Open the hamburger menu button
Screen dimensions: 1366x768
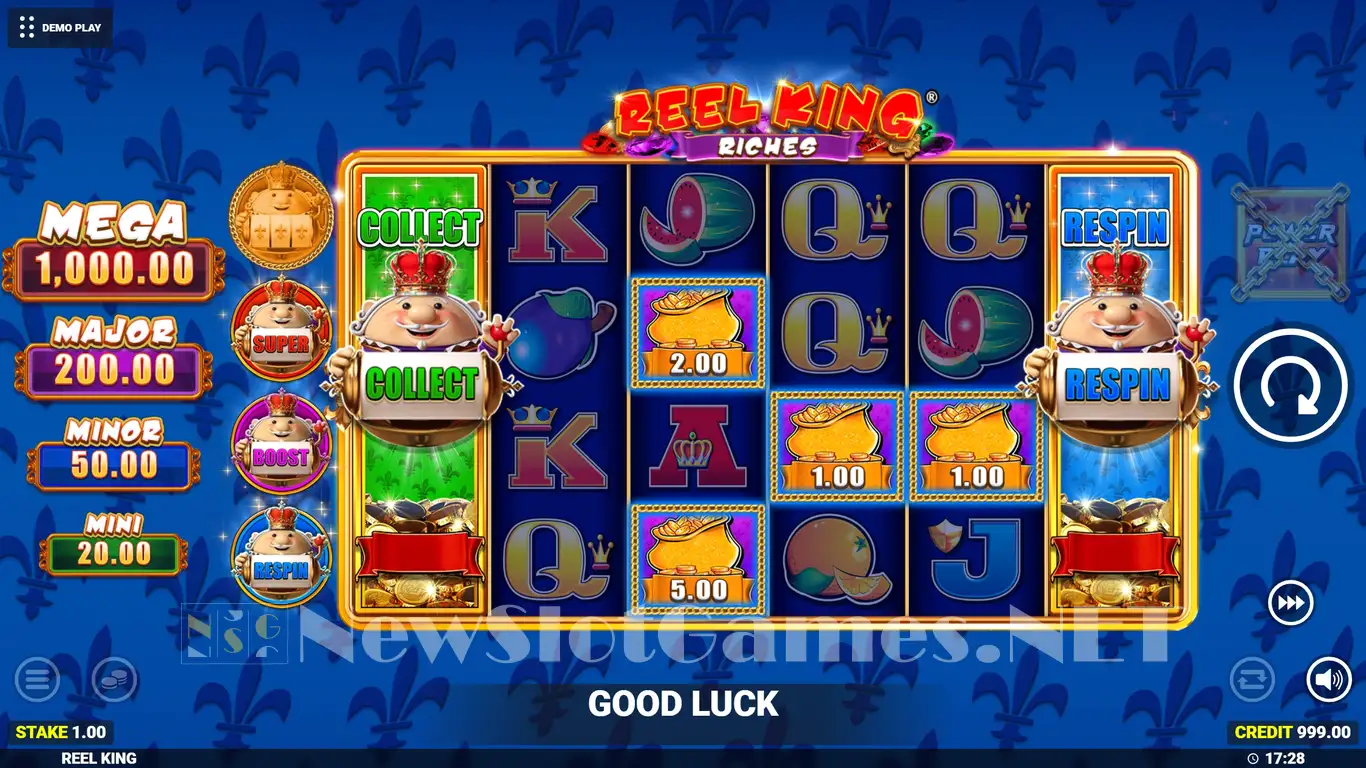point(37,681)
